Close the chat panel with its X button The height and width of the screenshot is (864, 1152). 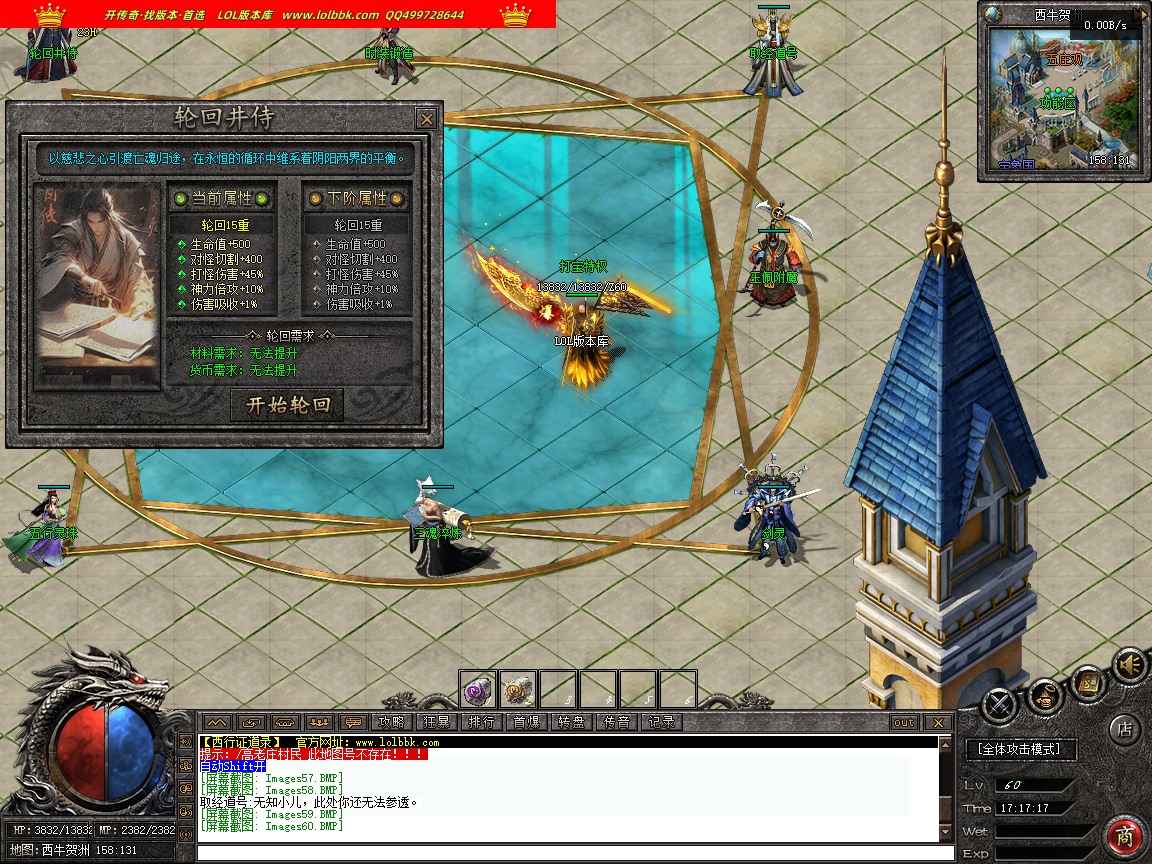tap(937, 722)
